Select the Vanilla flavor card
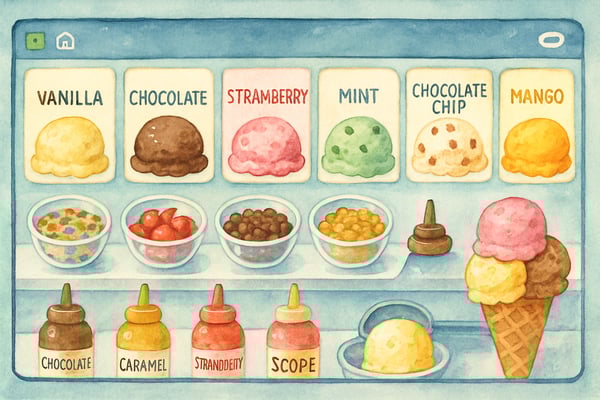Screen dimensions: 600x400 click(x=69, y=125)
